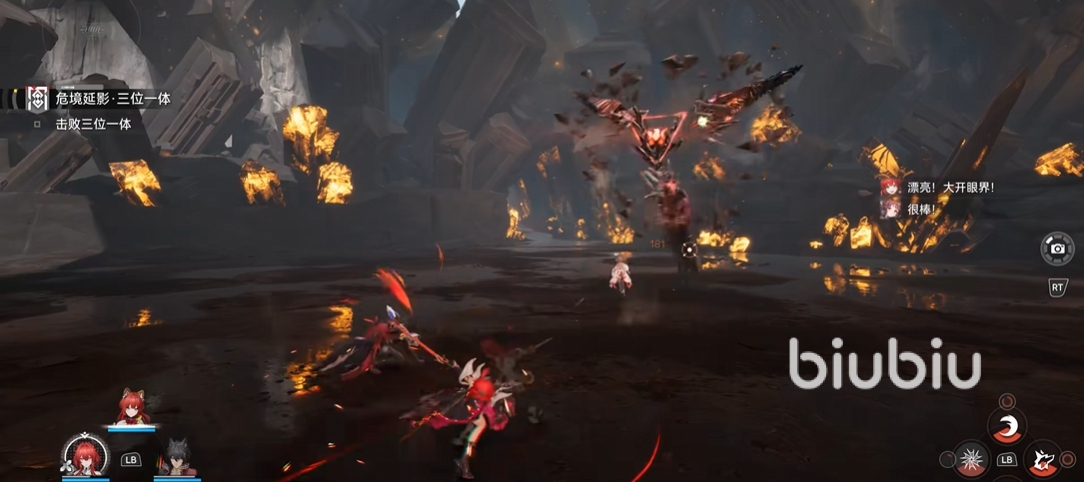1084x482 pixels.
Task: Trigger the white wolf head skill
Action: 1042,460
